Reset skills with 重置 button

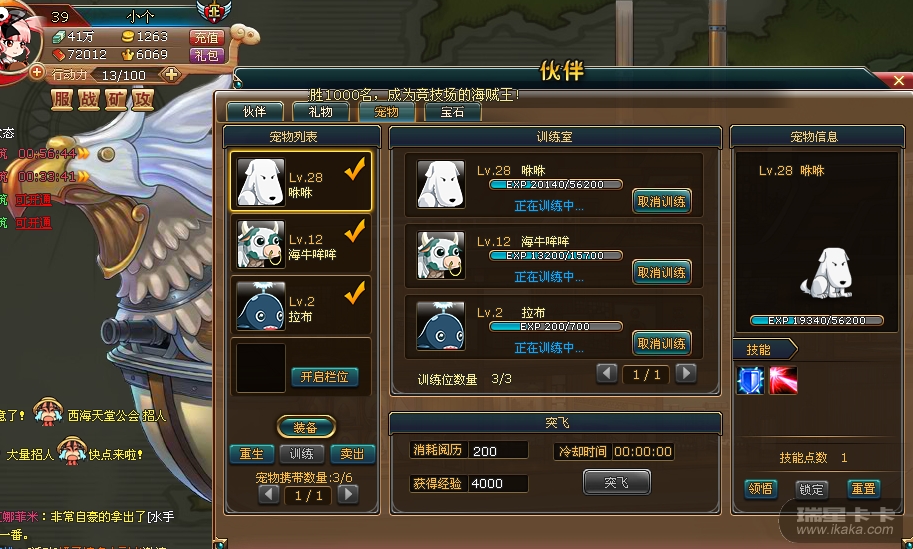863,489
